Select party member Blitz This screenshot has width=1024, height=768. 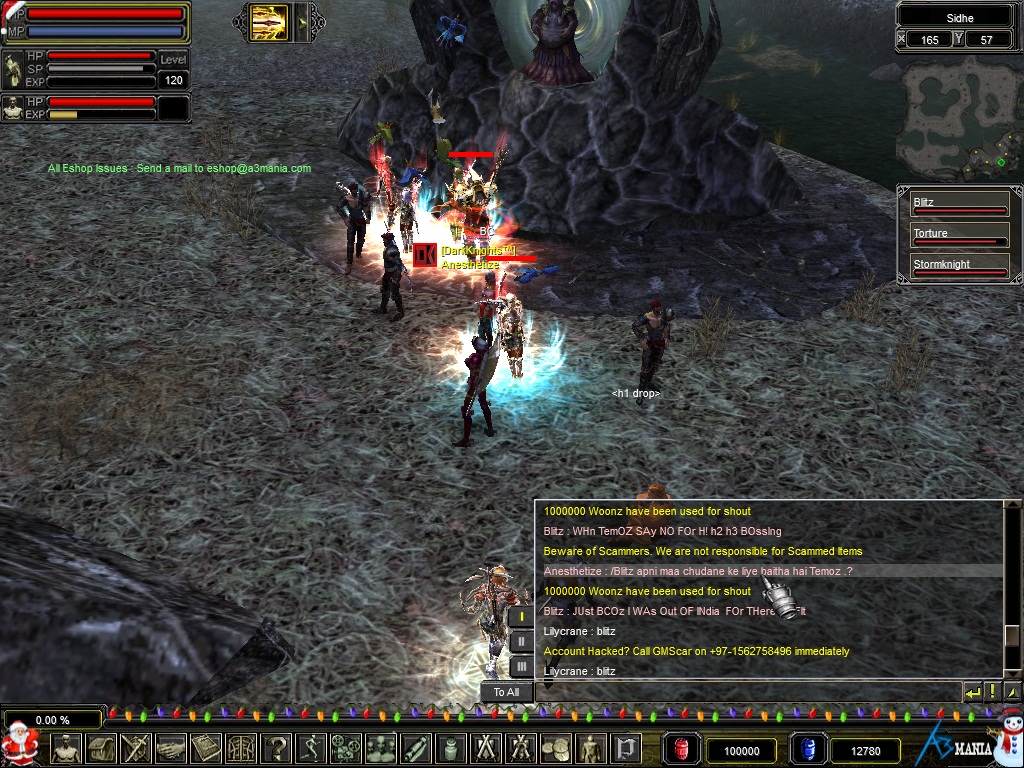tap(959, 205)
